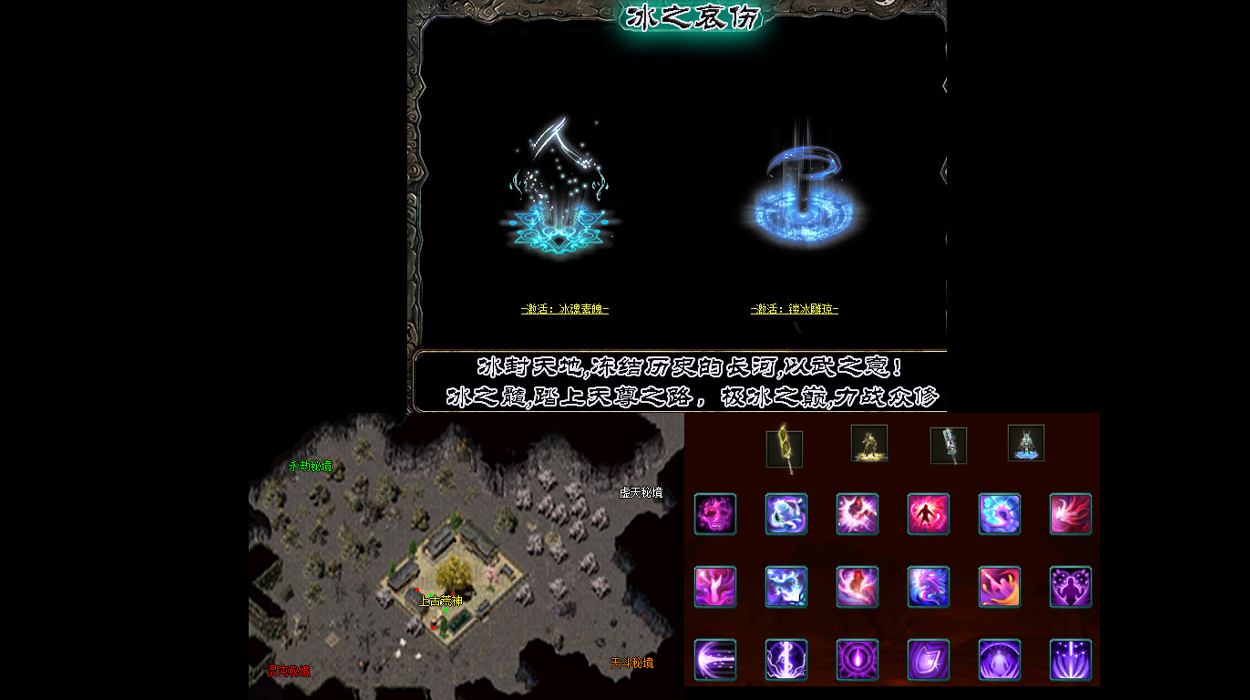The width and height of the screenshot is (1250, 700).
Task: Select the blue-aura armored figure slot
Action: [1026, 443]
